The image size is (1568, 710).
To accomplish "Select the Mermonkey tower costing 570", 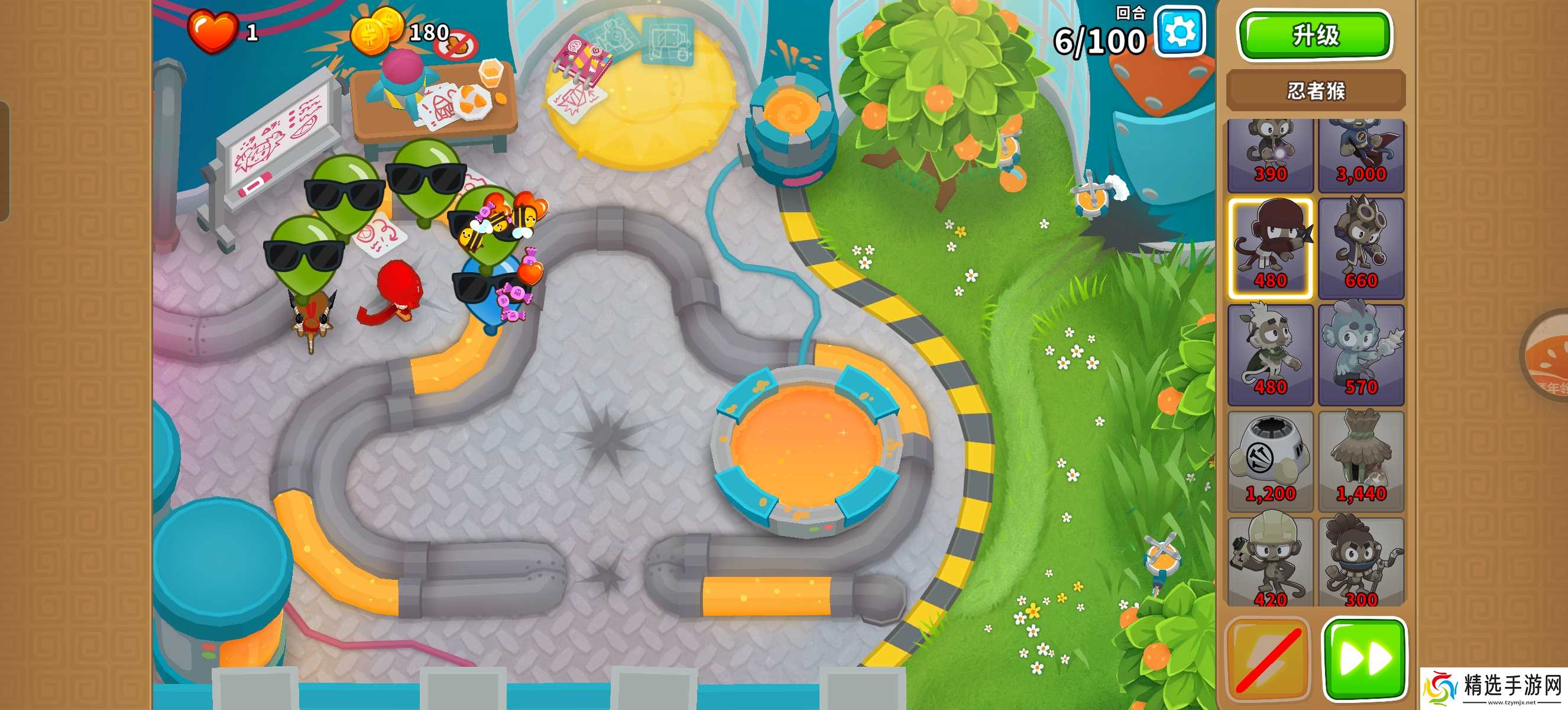I will coord(1360,354).
